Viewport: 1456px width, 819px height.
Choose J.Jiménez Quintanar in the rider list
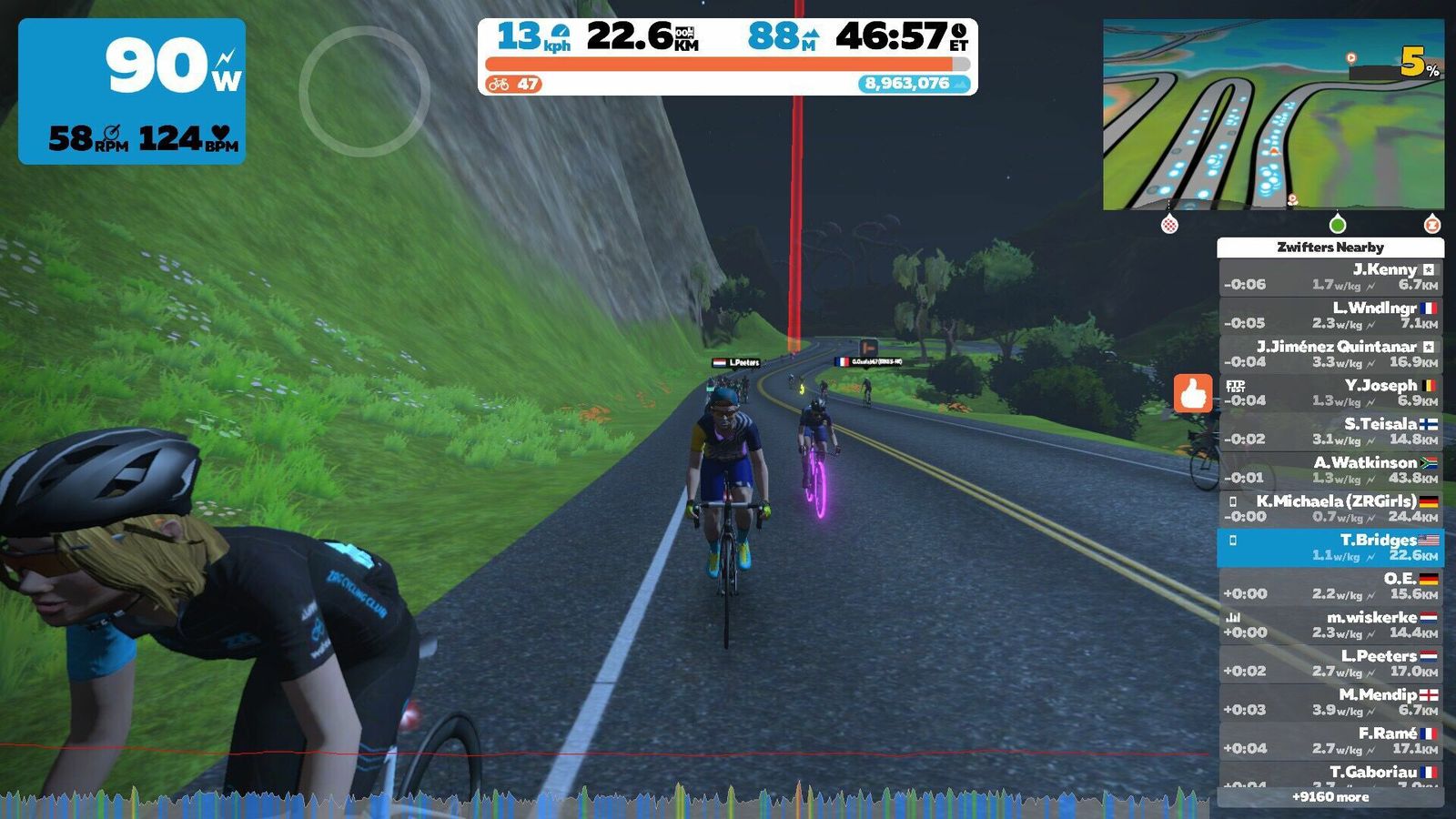[x=1330, y=354]
